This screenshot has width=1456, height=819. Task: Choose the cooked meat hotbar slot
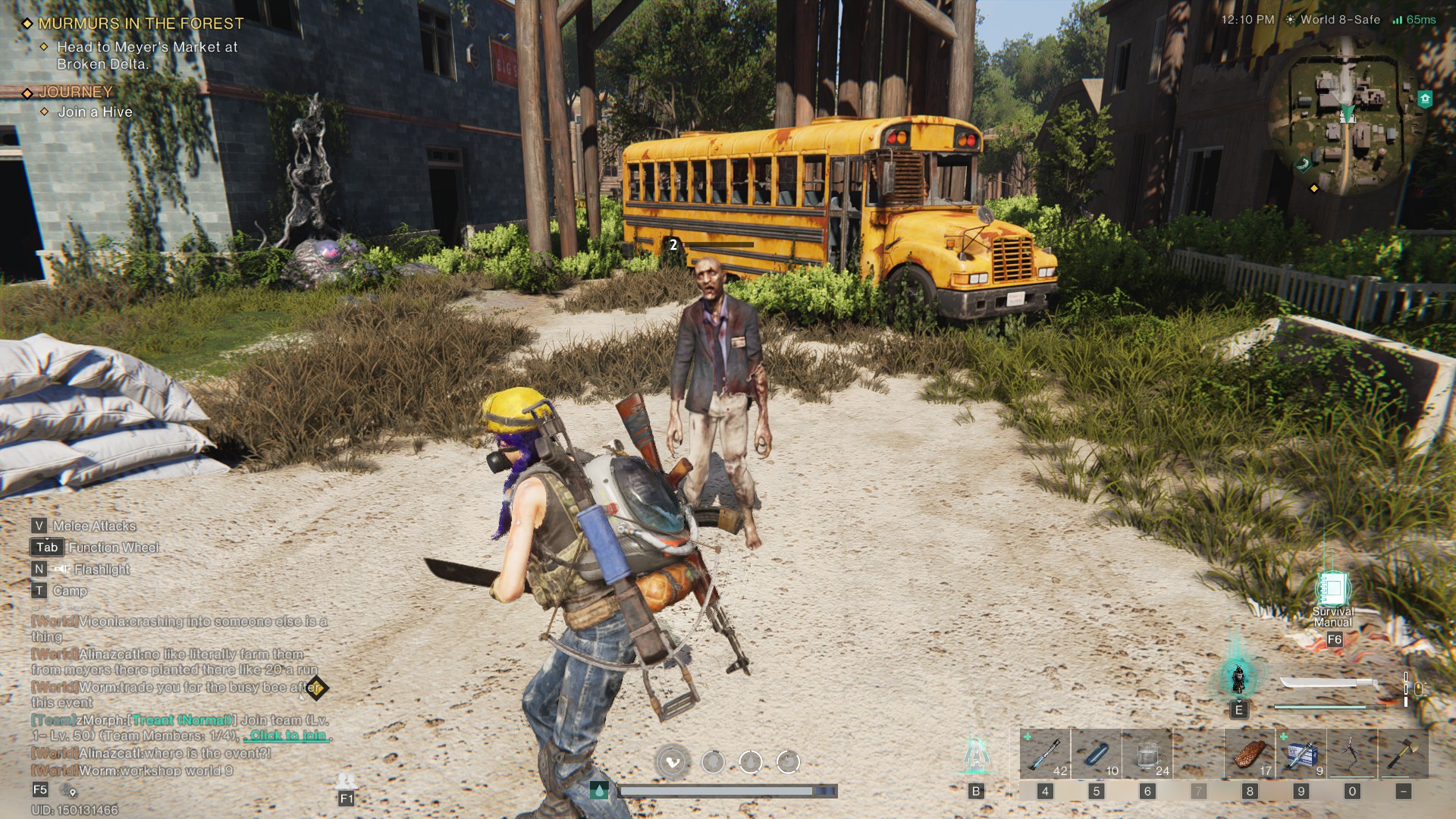click(x=1250, y=753)
